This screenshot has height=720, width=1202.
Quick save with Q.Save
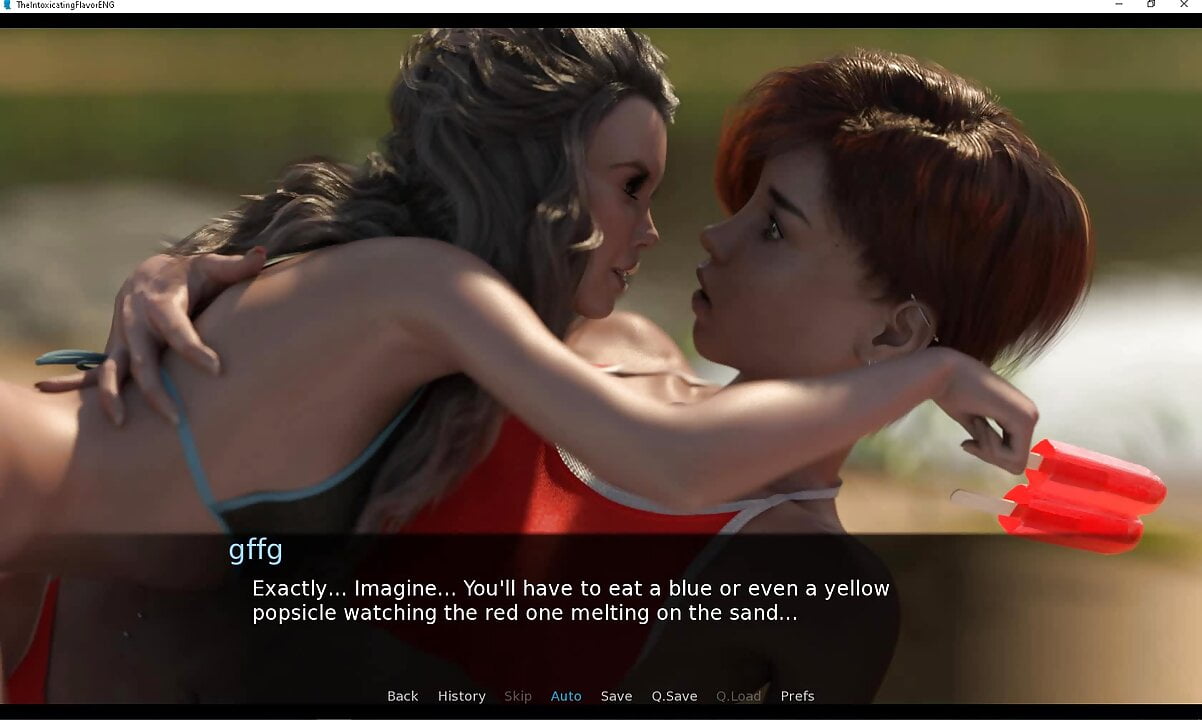tap(674, 696)
